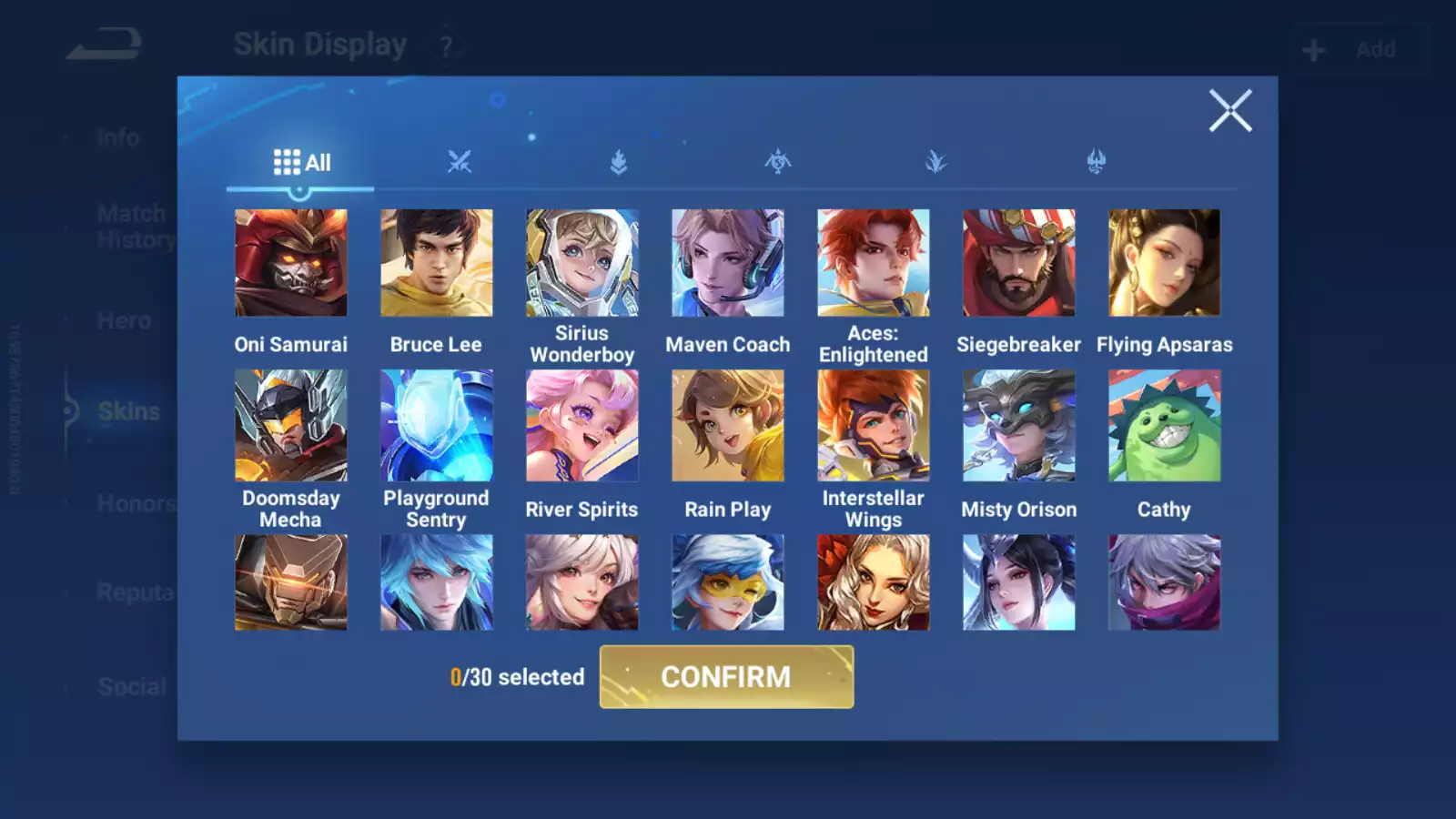
Task: Select the Cathy skin for display
Action: tap(1164, 424)
